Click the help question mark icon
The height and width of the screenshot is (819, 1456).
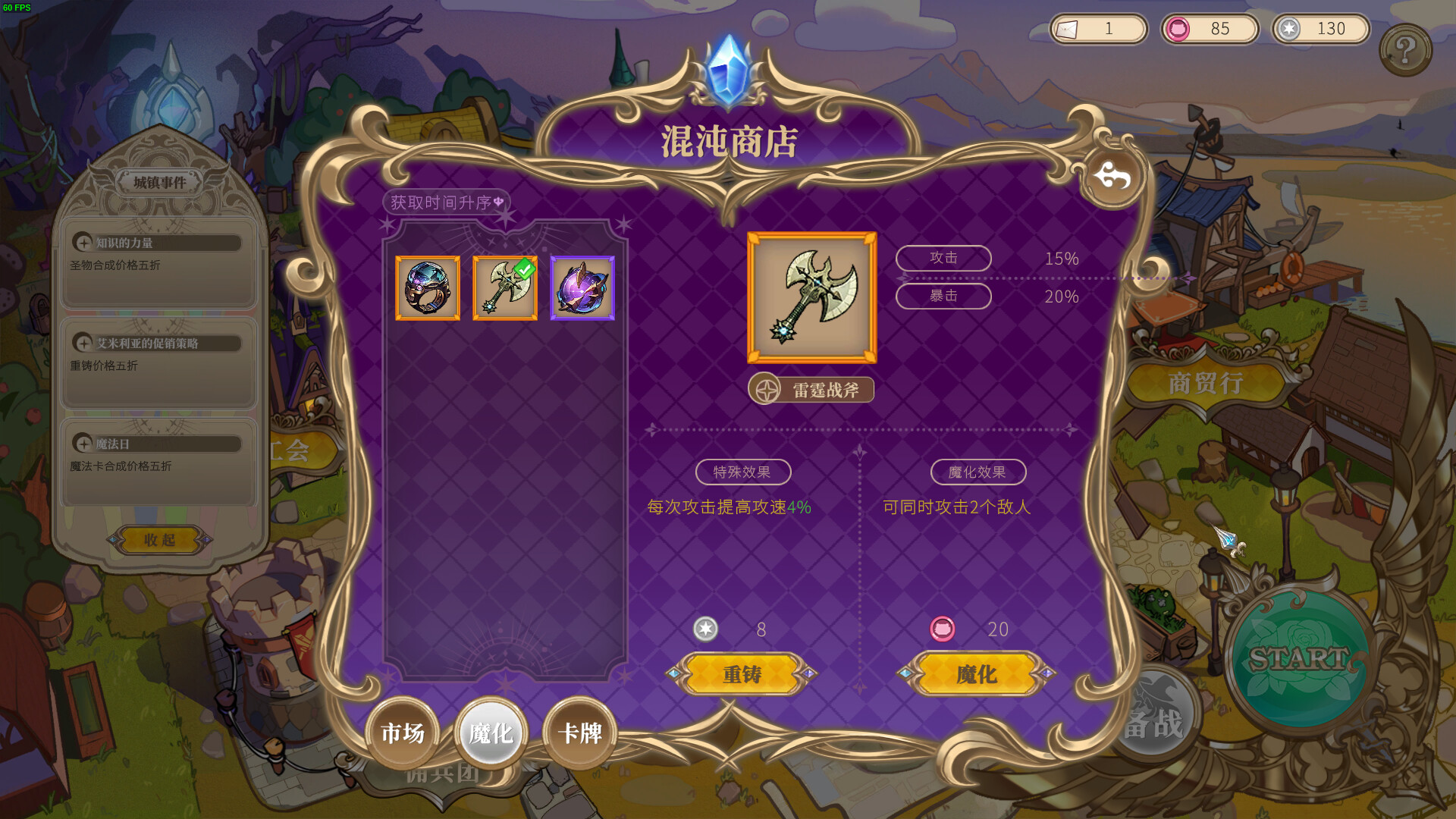pos(1407,49)
